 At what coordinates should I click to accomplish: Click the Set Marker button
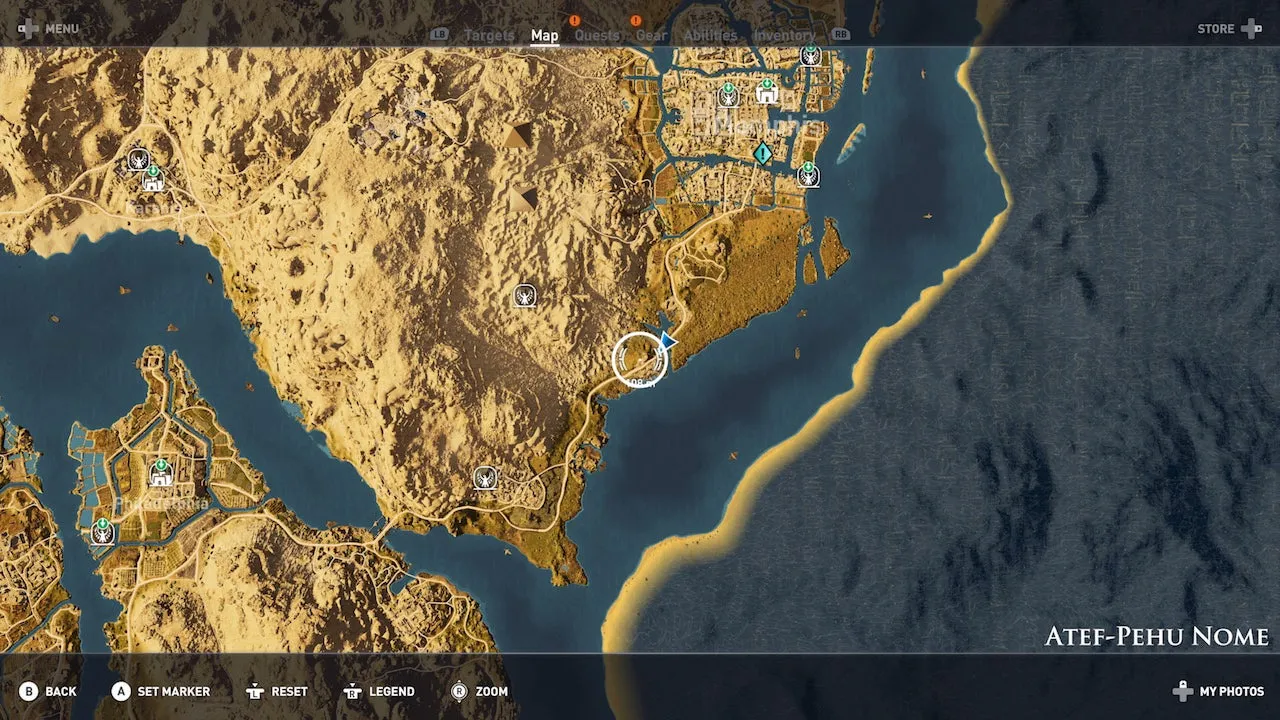[161, 691]
